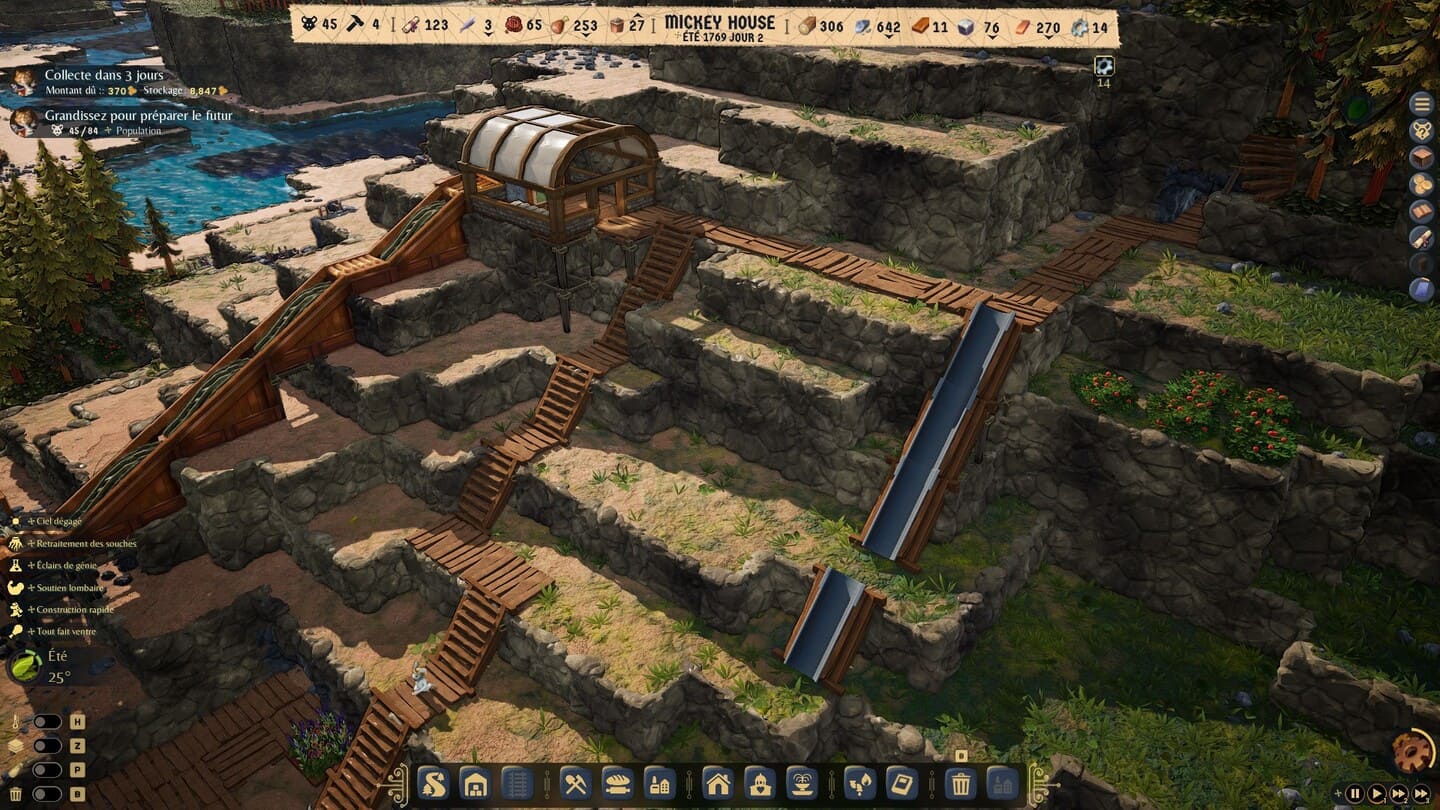Open the hamburger main menu button
This screenshot has width=1440, height=810.
1421,103
